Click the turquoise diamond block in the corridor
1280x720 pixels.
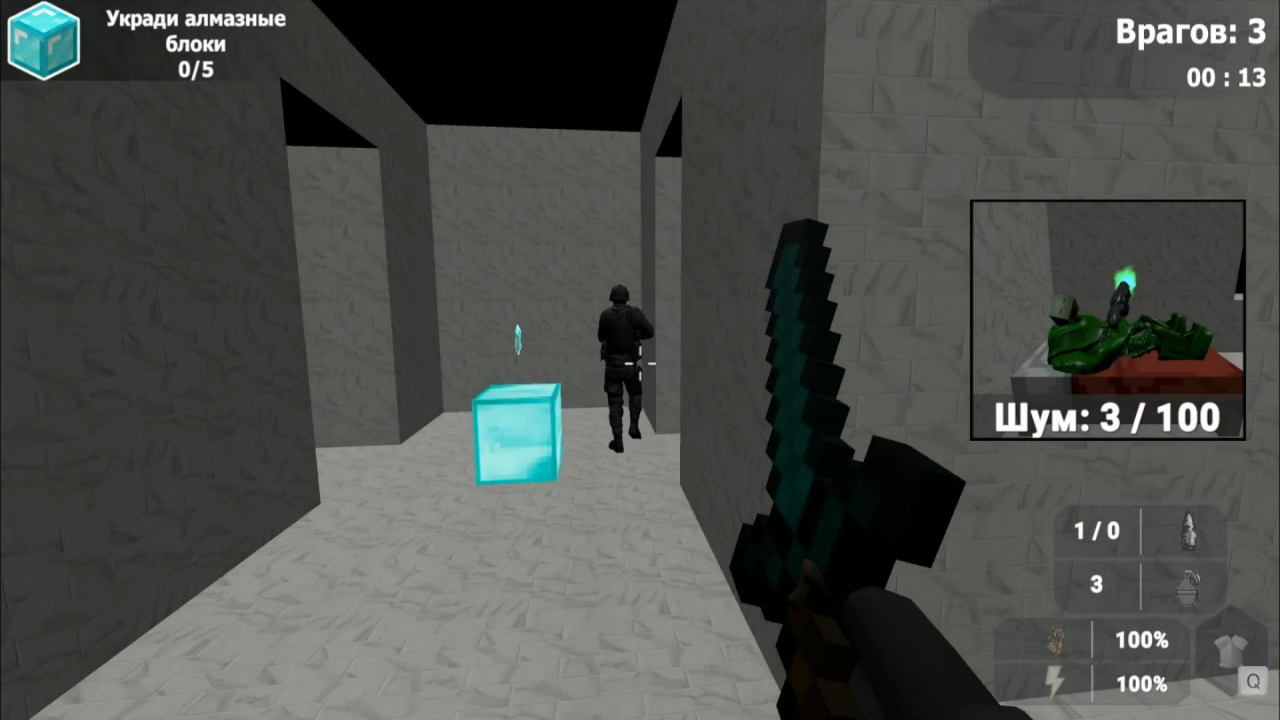pos(515,432)
